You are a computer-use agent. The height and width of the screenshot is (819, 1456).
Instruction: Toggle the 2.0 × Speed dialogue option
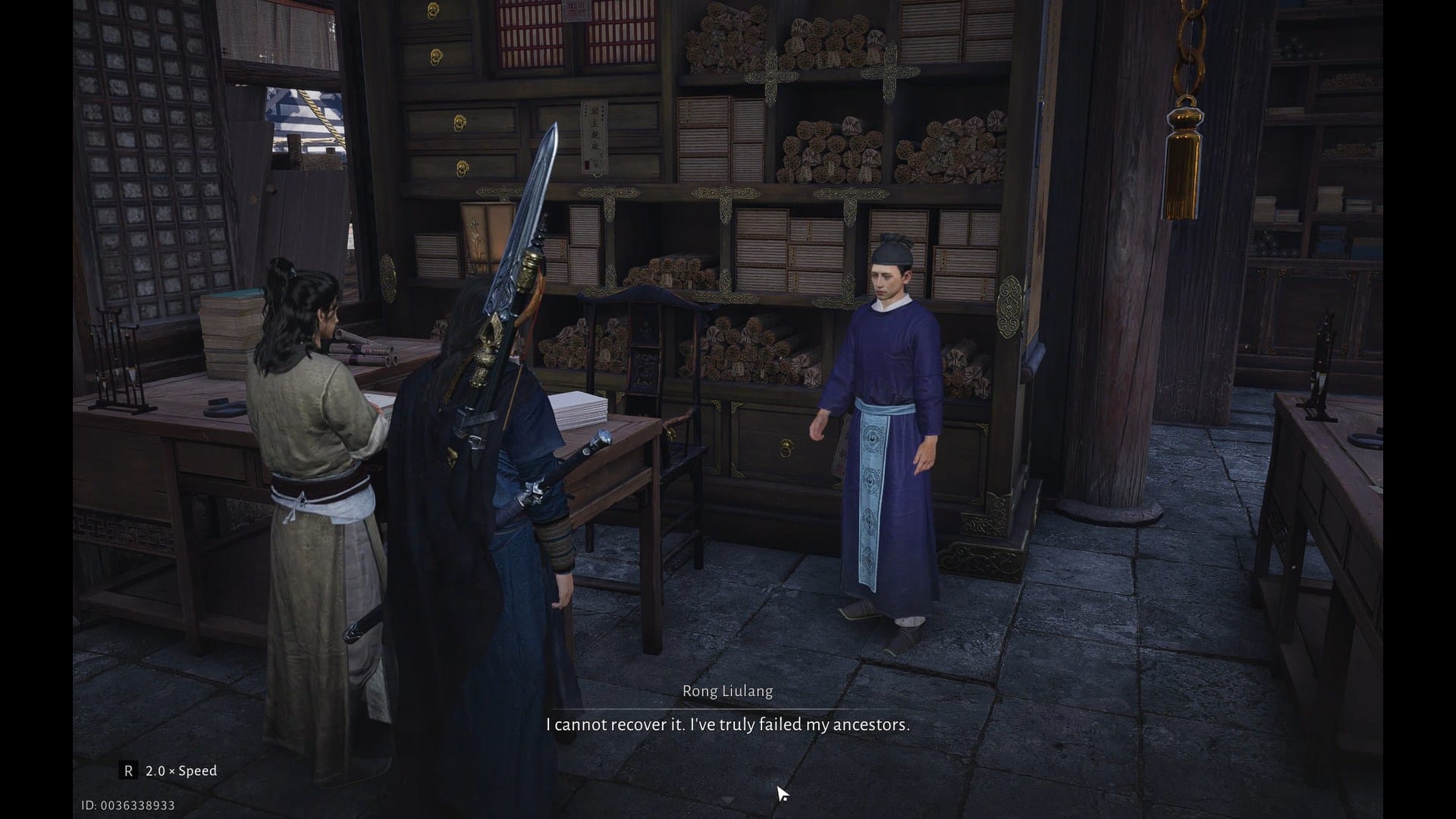(169, 770)
